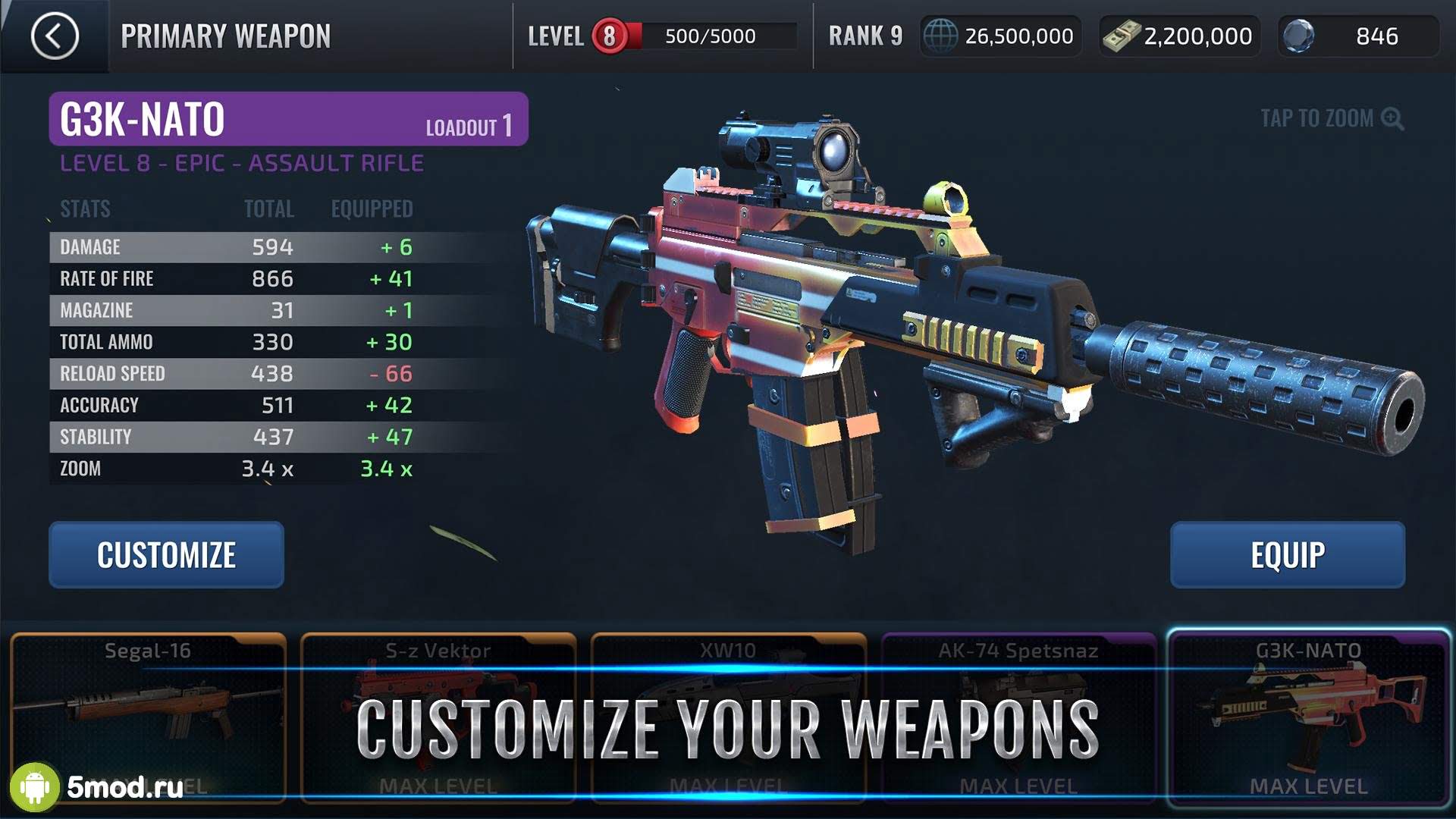Open the silver gem currency counter
The height and width of the screenshot is (819, 1456).
point(1357,36)
